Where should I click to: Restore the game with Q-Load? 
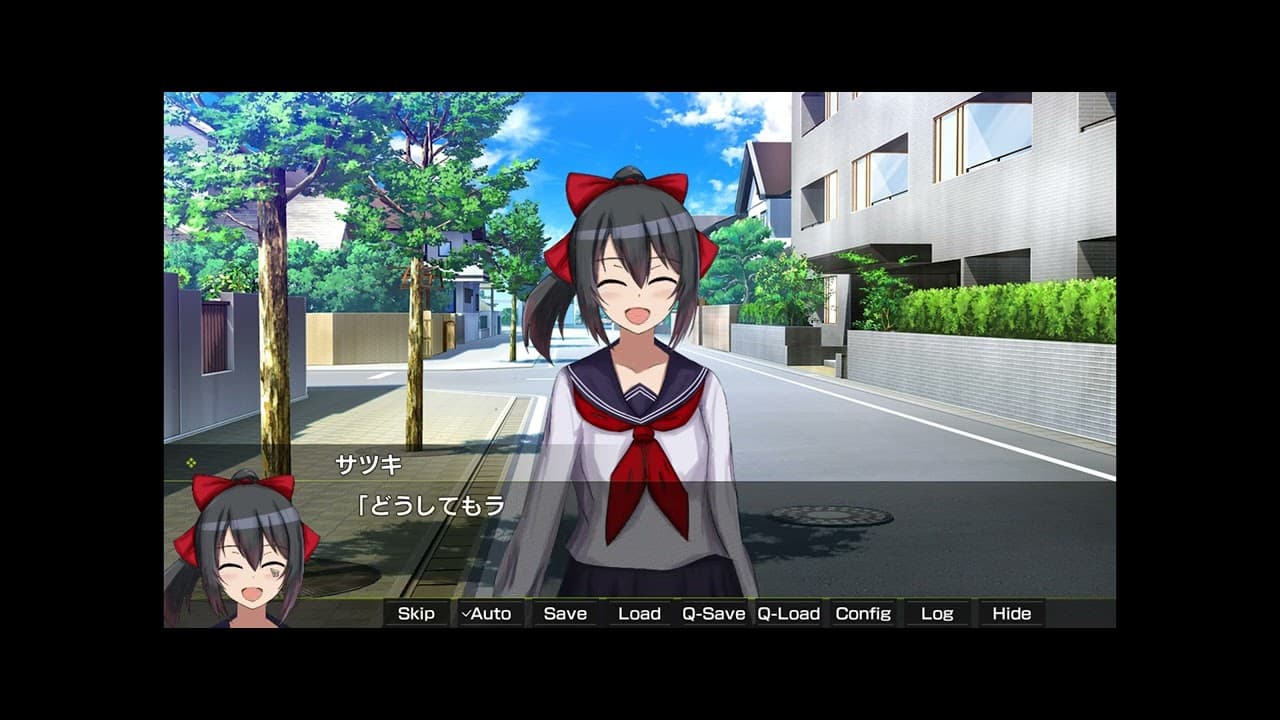[x=789, y=613]
